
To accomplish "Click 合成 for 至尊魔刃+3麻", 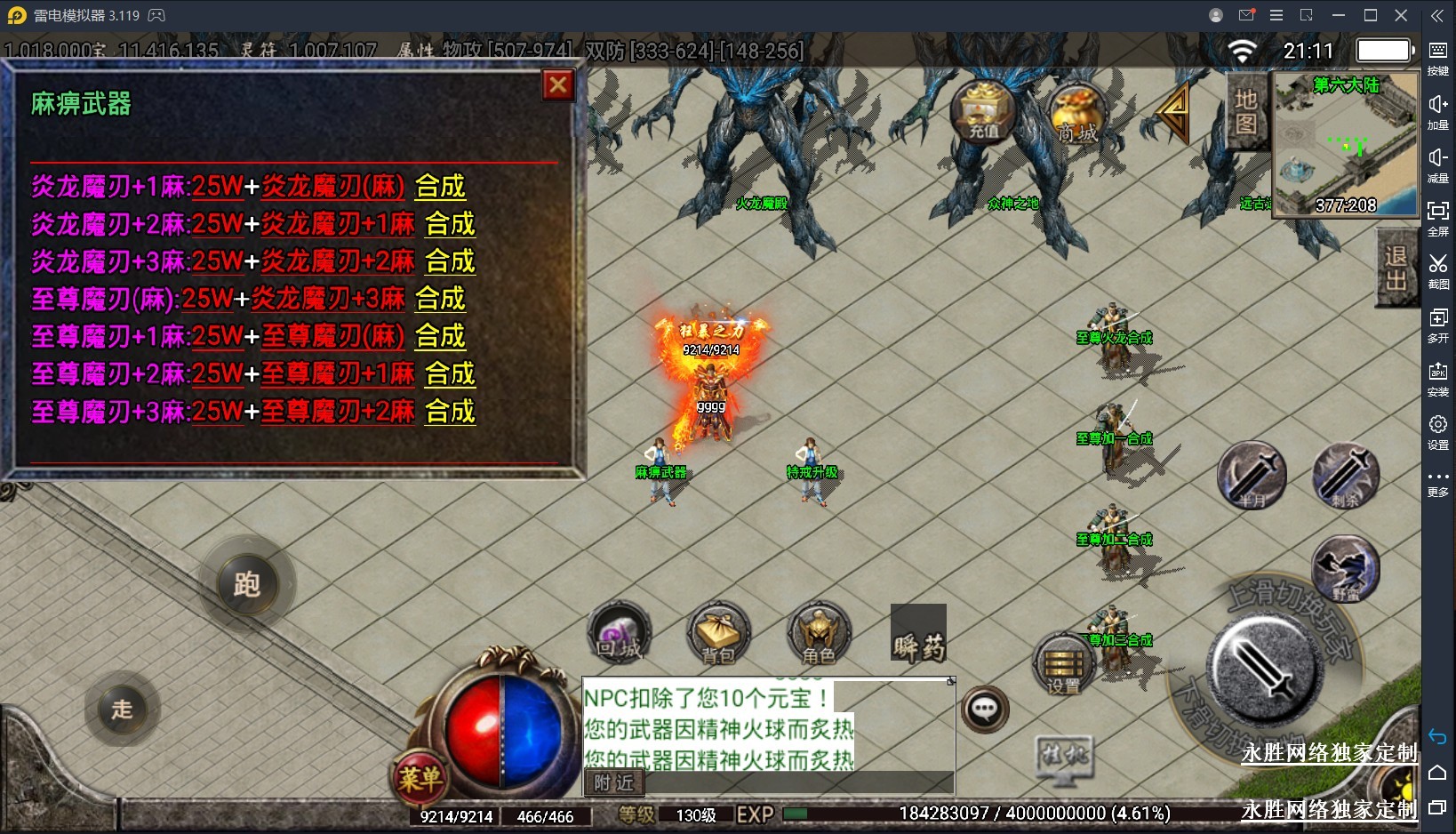I will (450, 412).
